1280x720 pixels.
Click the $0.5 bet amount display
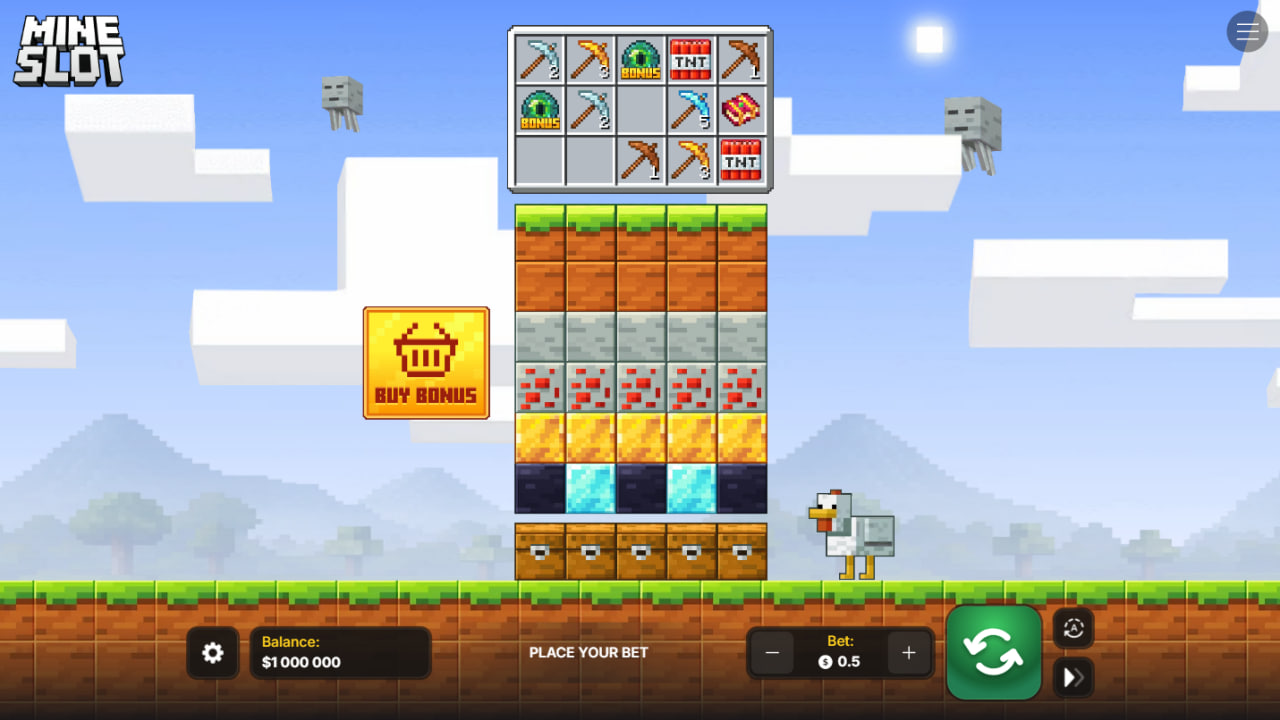pos(840,661)
